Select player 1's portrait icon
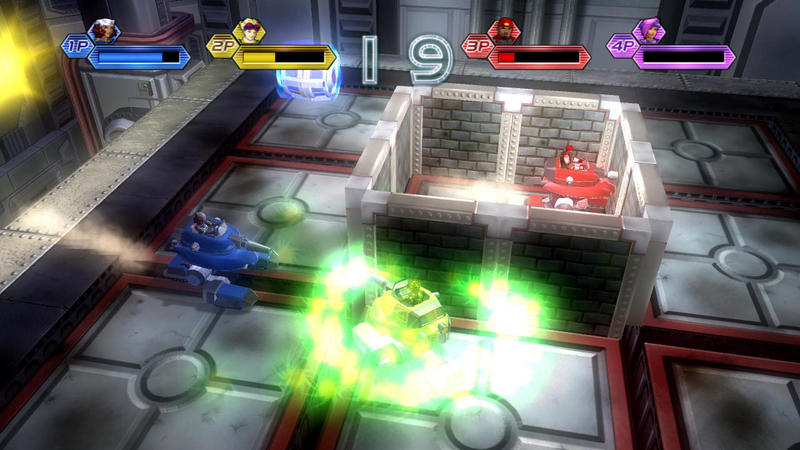The image size is (800, 450). click(x=103, y=31)
